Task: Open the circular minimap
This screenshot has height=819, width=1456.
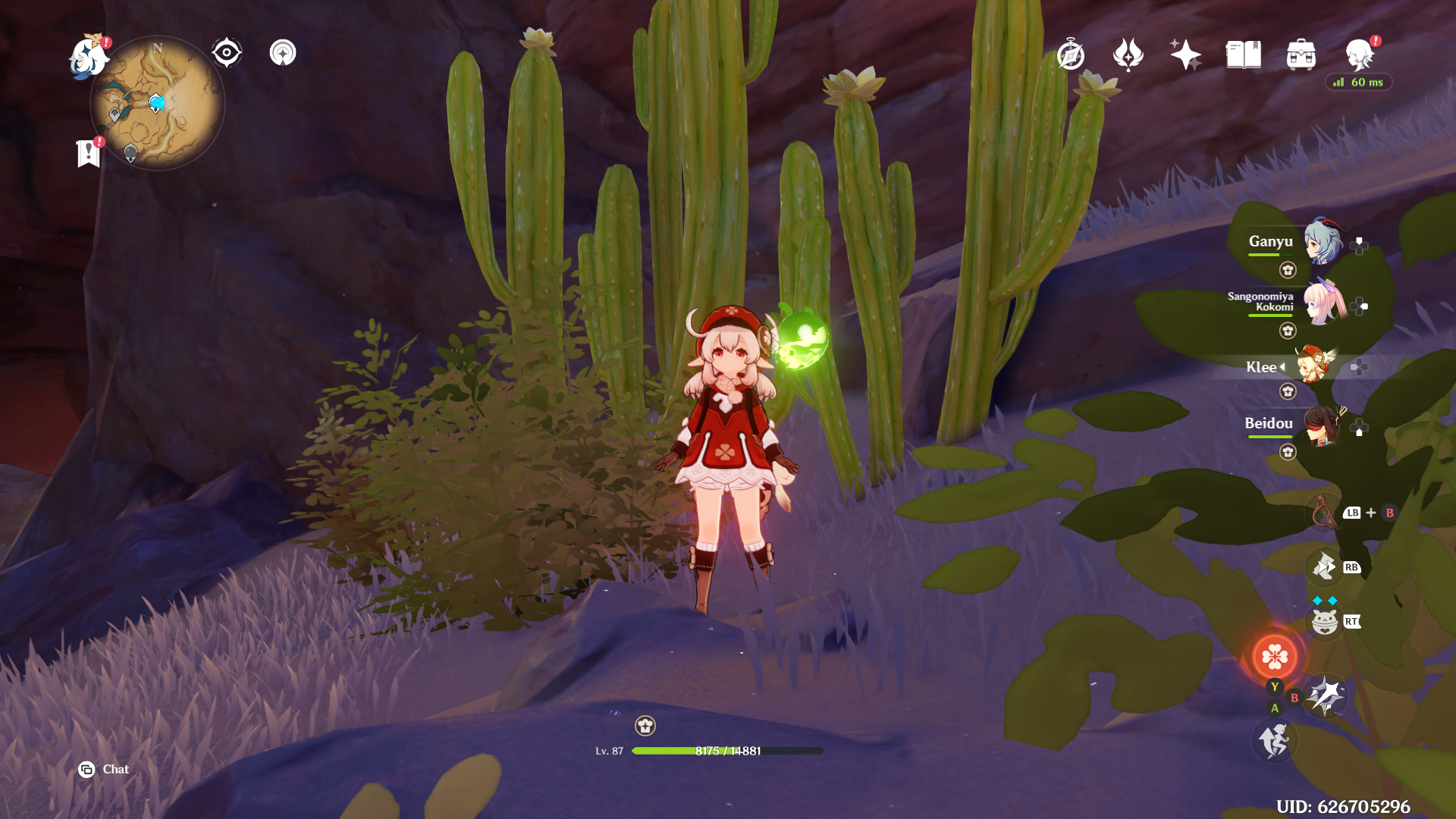Action: click(x=157, y=103)
